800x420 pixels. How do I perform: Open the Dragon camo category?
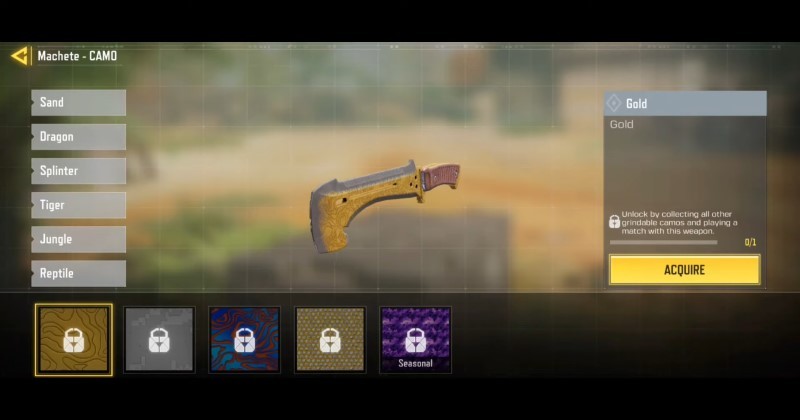coord(78,137)
